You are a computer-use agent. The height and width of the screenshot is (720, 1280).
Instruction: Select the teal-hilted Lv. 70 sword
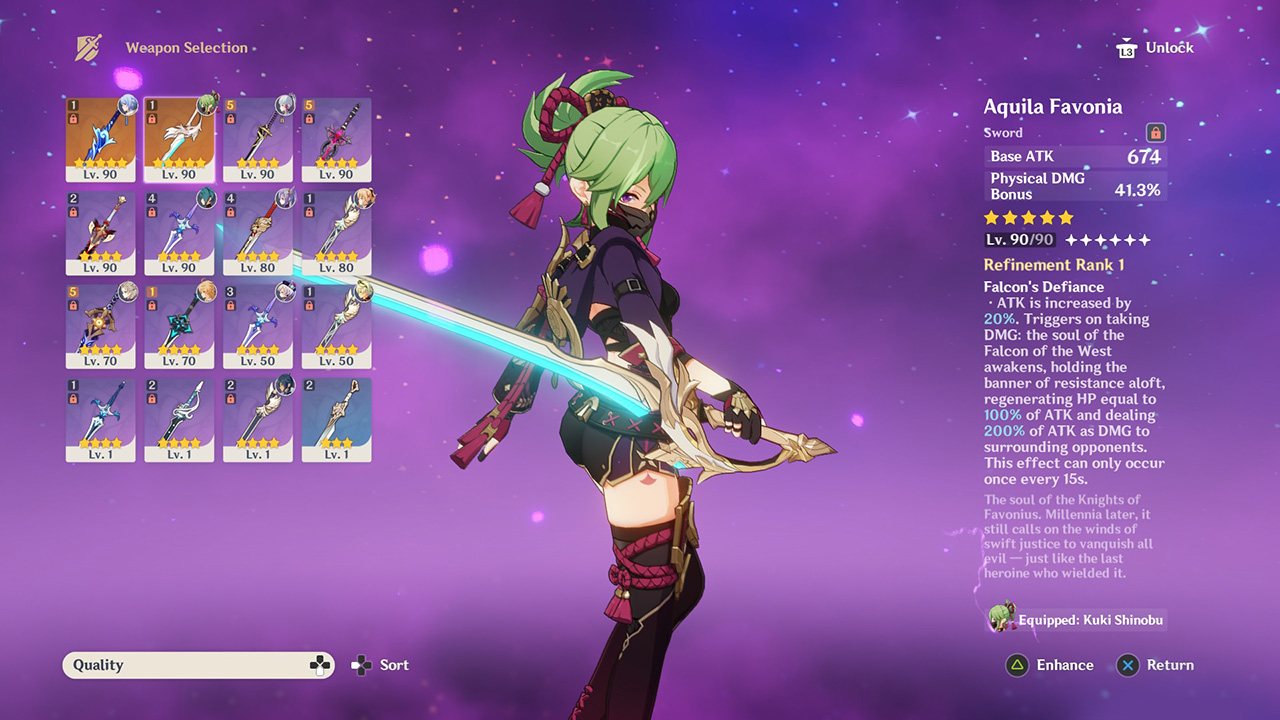(179, 322)
